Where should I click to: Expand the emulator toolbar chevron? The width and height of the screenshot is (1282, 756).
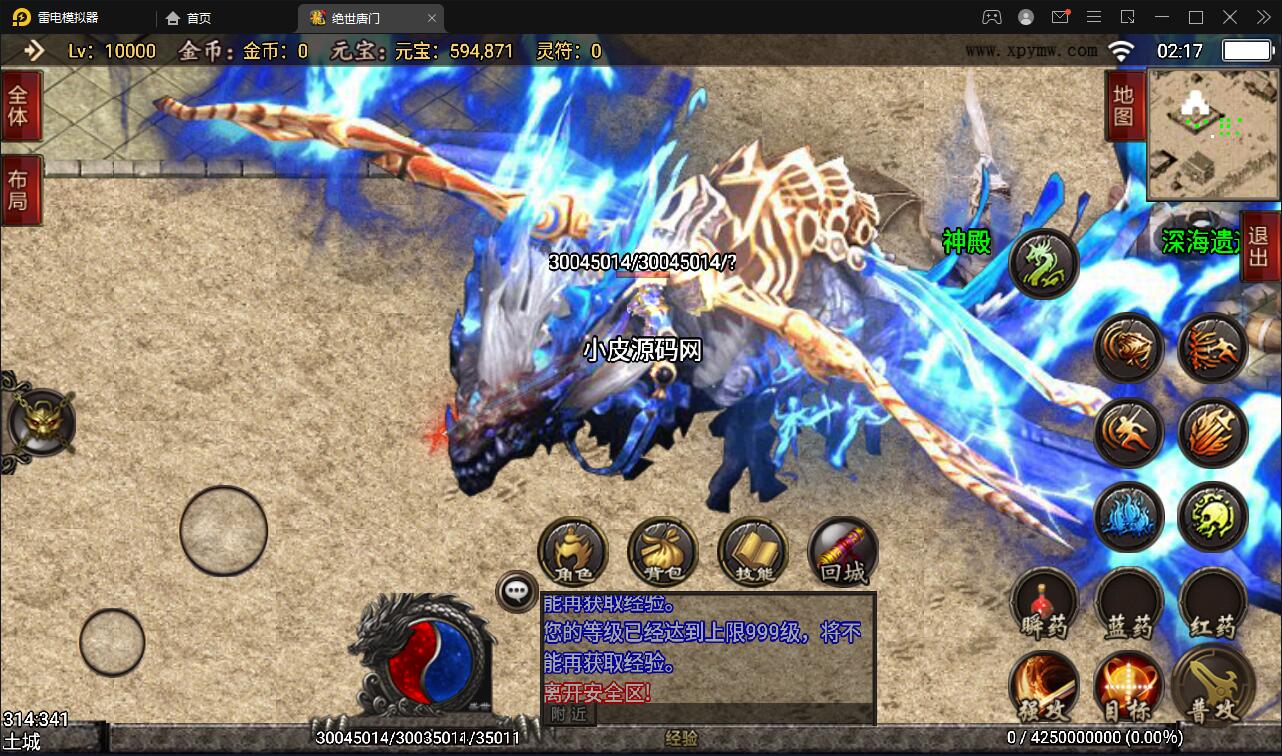click(1262, 17)
